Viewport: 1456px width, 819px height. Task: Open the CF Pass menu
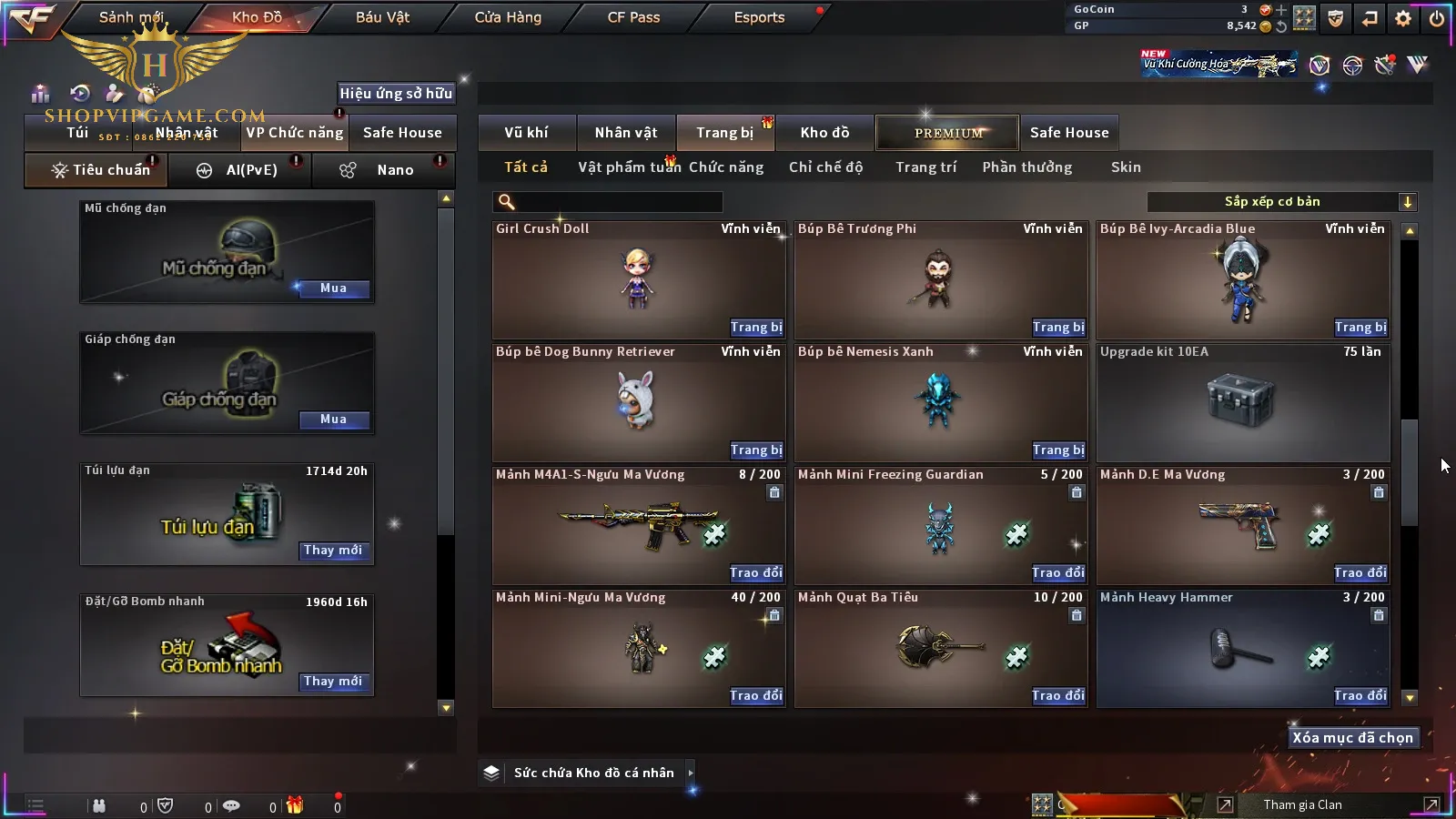633,17
